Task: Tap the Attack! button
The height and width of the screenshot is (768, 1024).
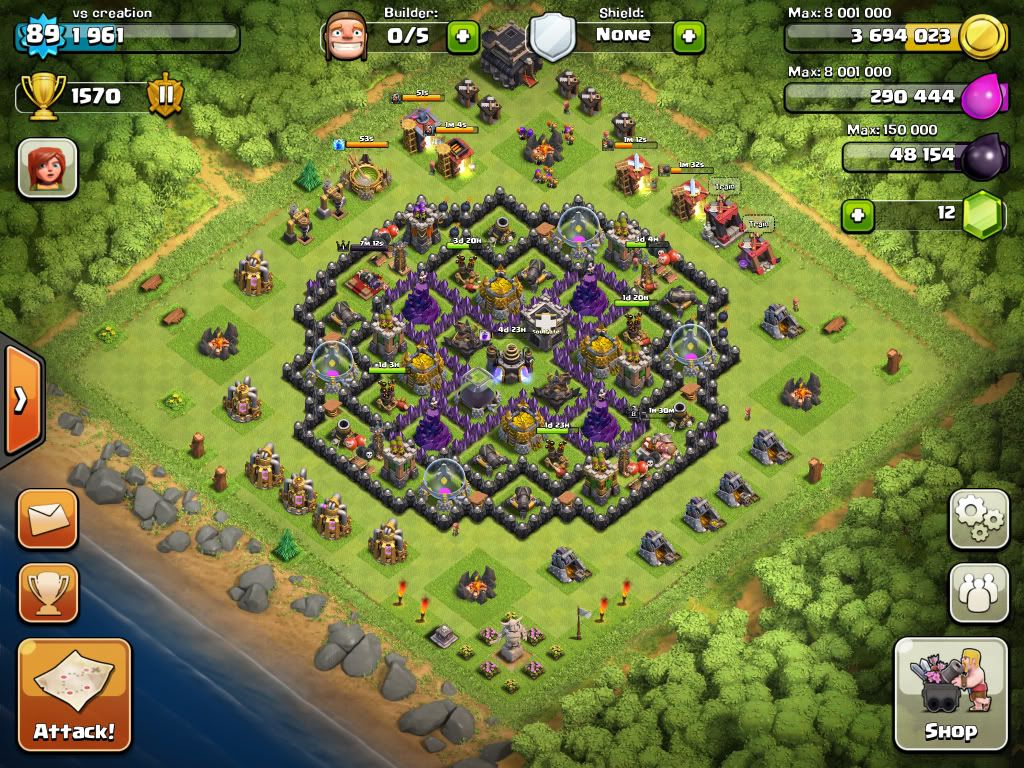Action: coord(74,693)
